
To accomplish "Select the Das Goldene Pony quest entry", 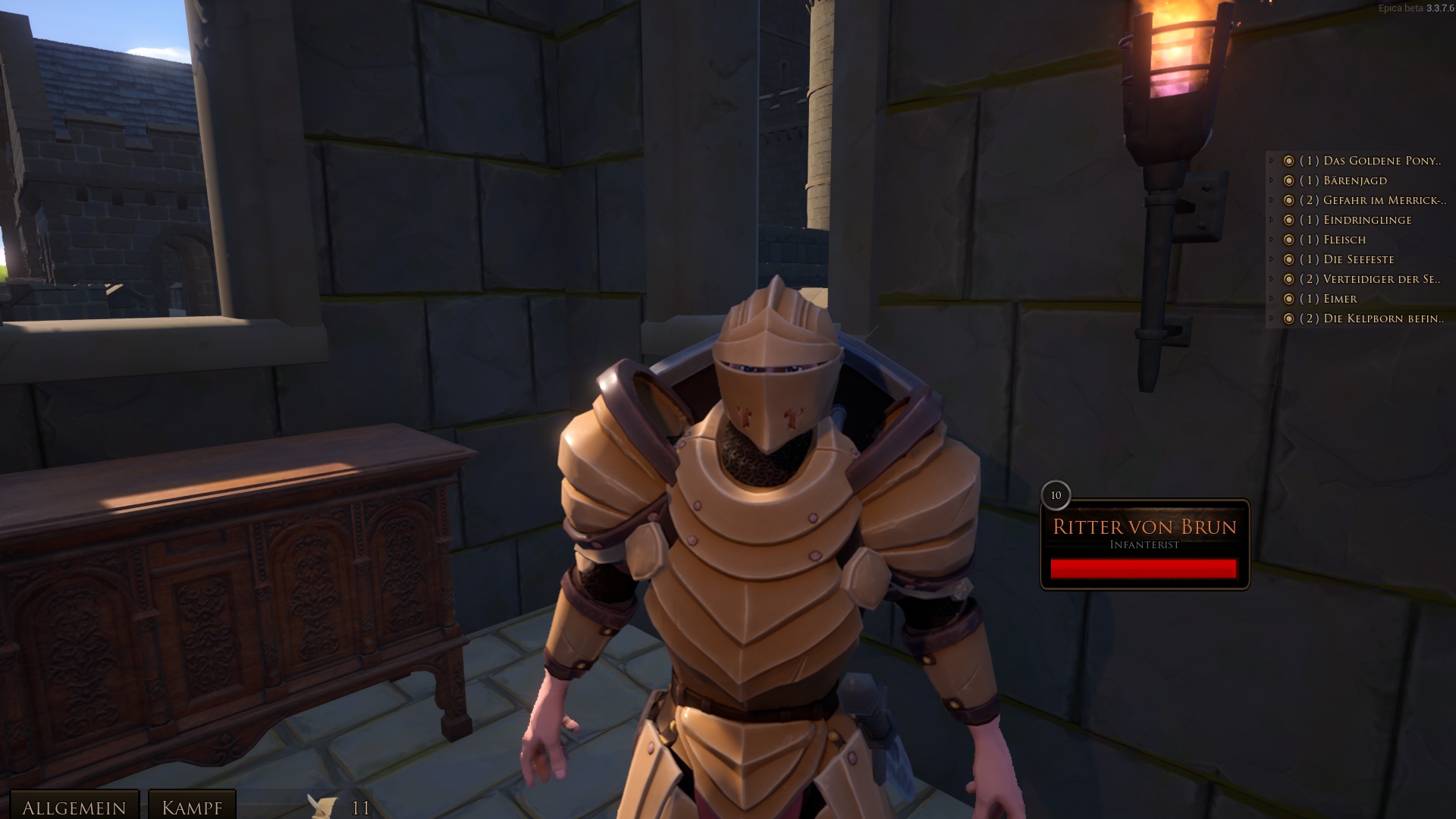I will tap(1370, 161).
